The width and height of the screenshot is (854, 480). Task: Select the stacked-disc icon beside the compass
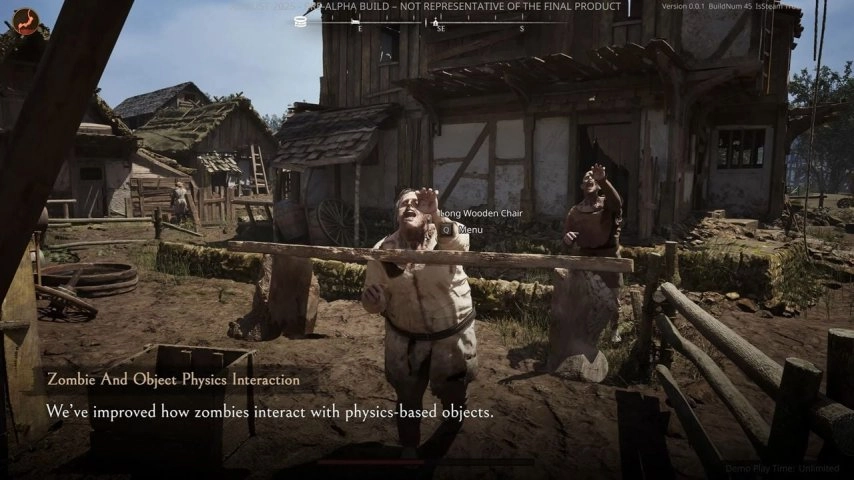click(x=301, y=21)
